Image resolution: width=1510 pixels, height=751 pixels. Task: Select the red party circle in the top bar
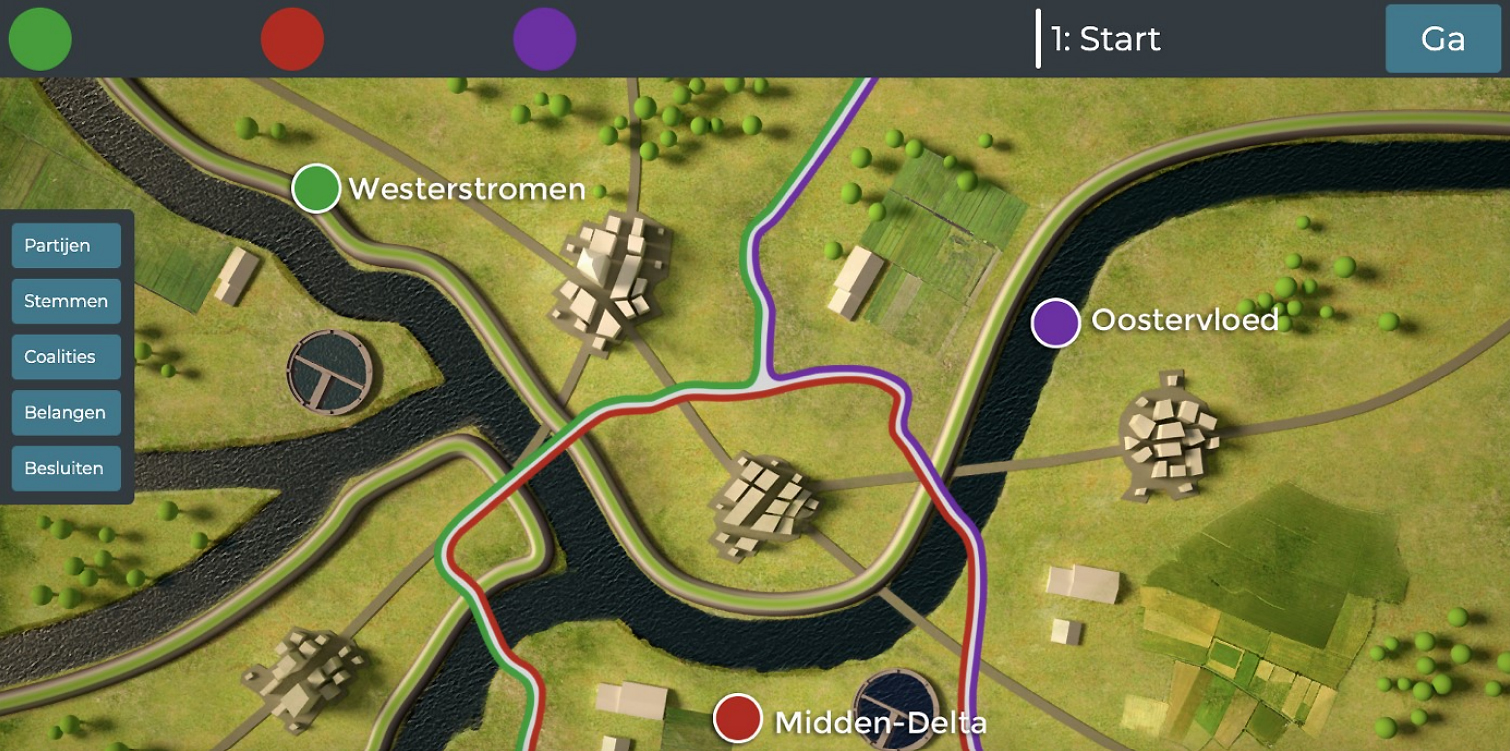click(x=291, y=40)
